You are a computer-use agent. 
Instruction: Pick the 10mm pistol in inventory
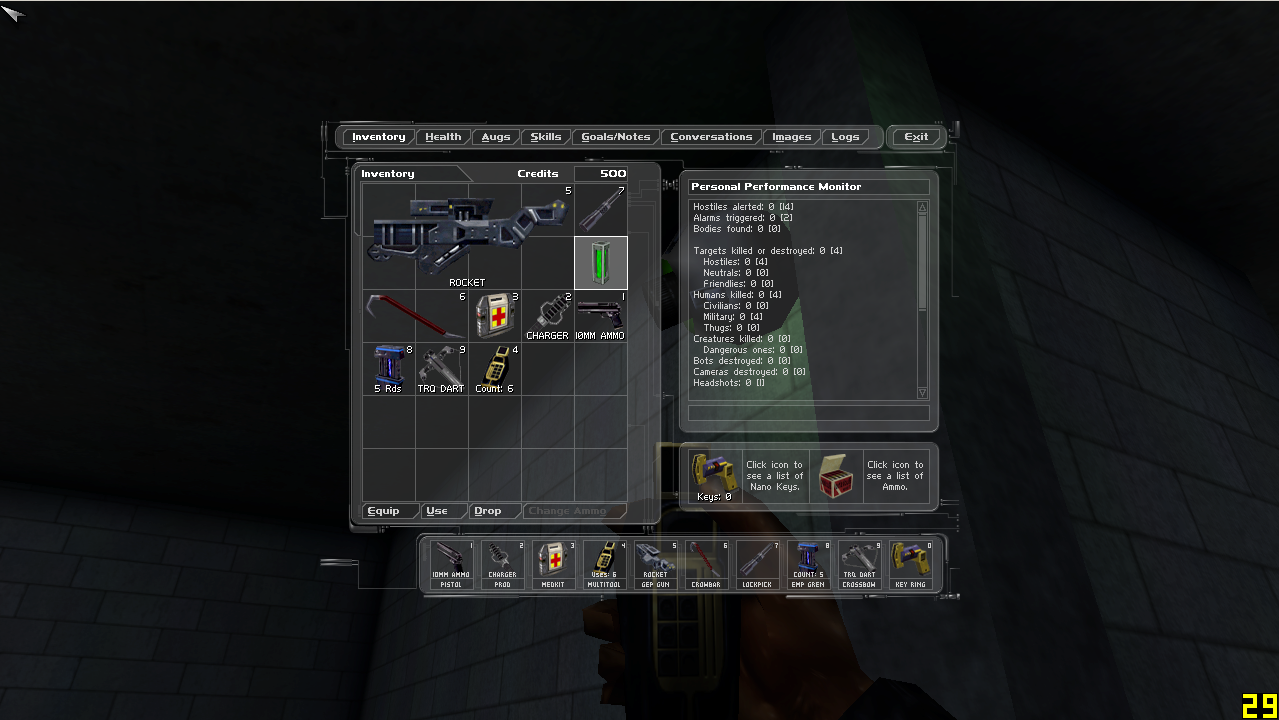[600, 313]
